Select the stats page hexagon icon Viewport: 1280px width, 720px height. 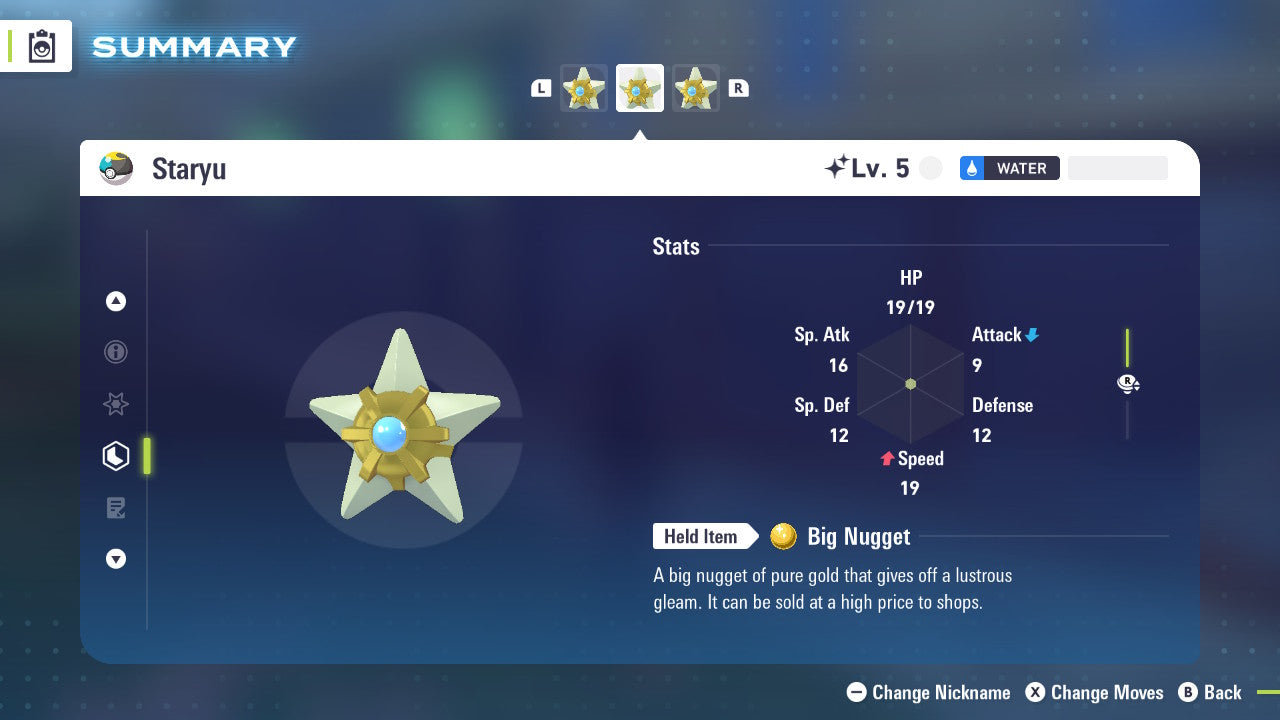click(x=116, y=455)
